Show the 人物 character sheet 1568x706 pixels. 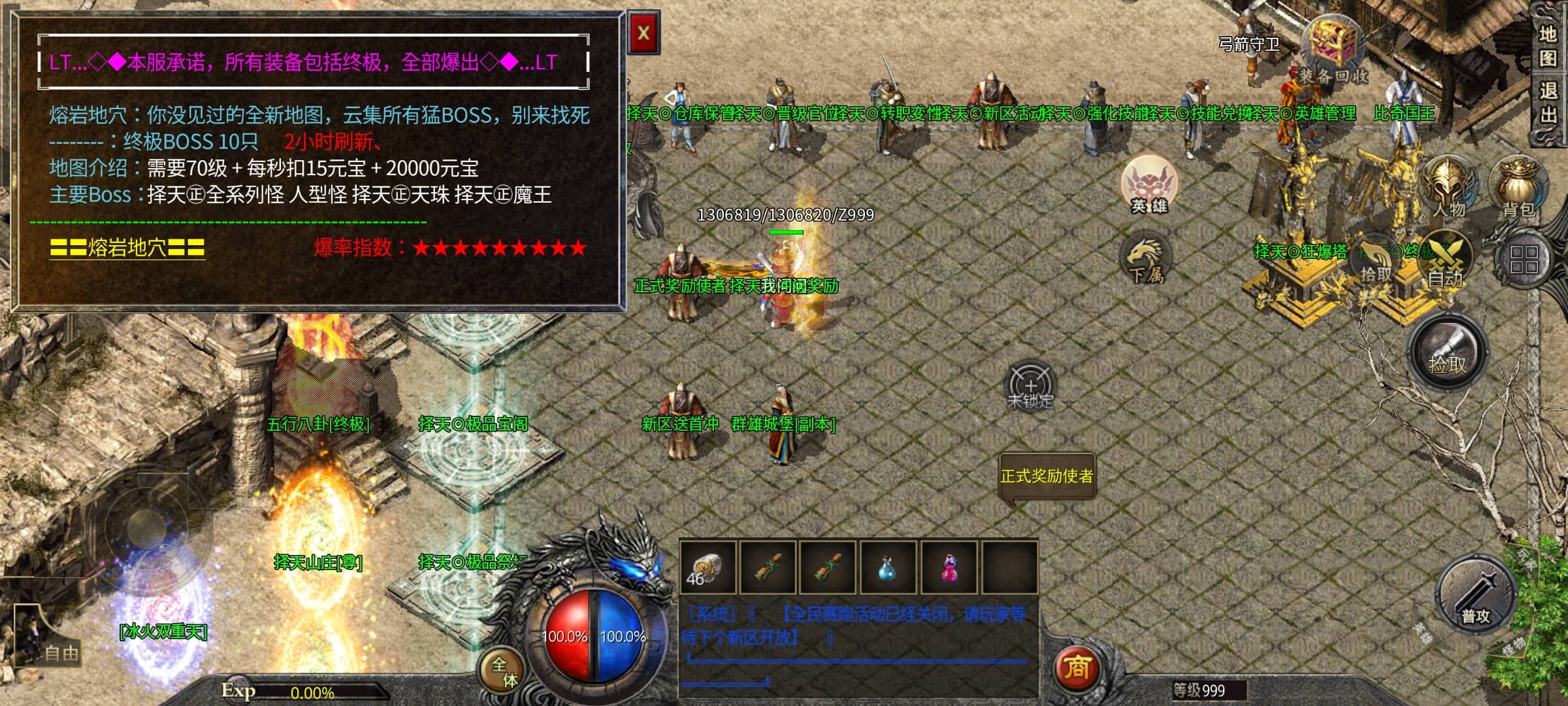click(x=1449, y=186)
